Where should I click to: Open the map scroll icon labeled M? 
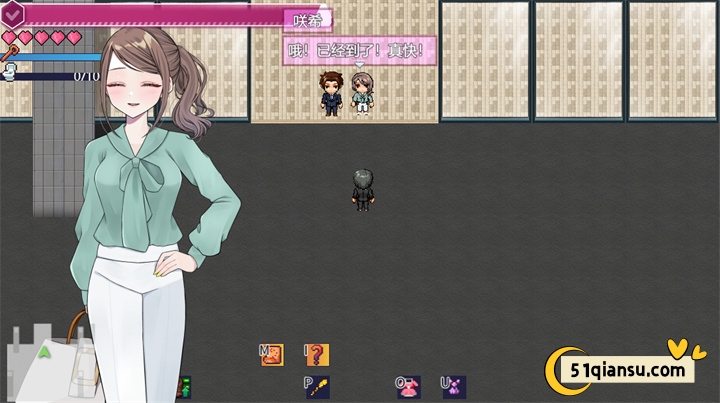click(x=272, y=354)
